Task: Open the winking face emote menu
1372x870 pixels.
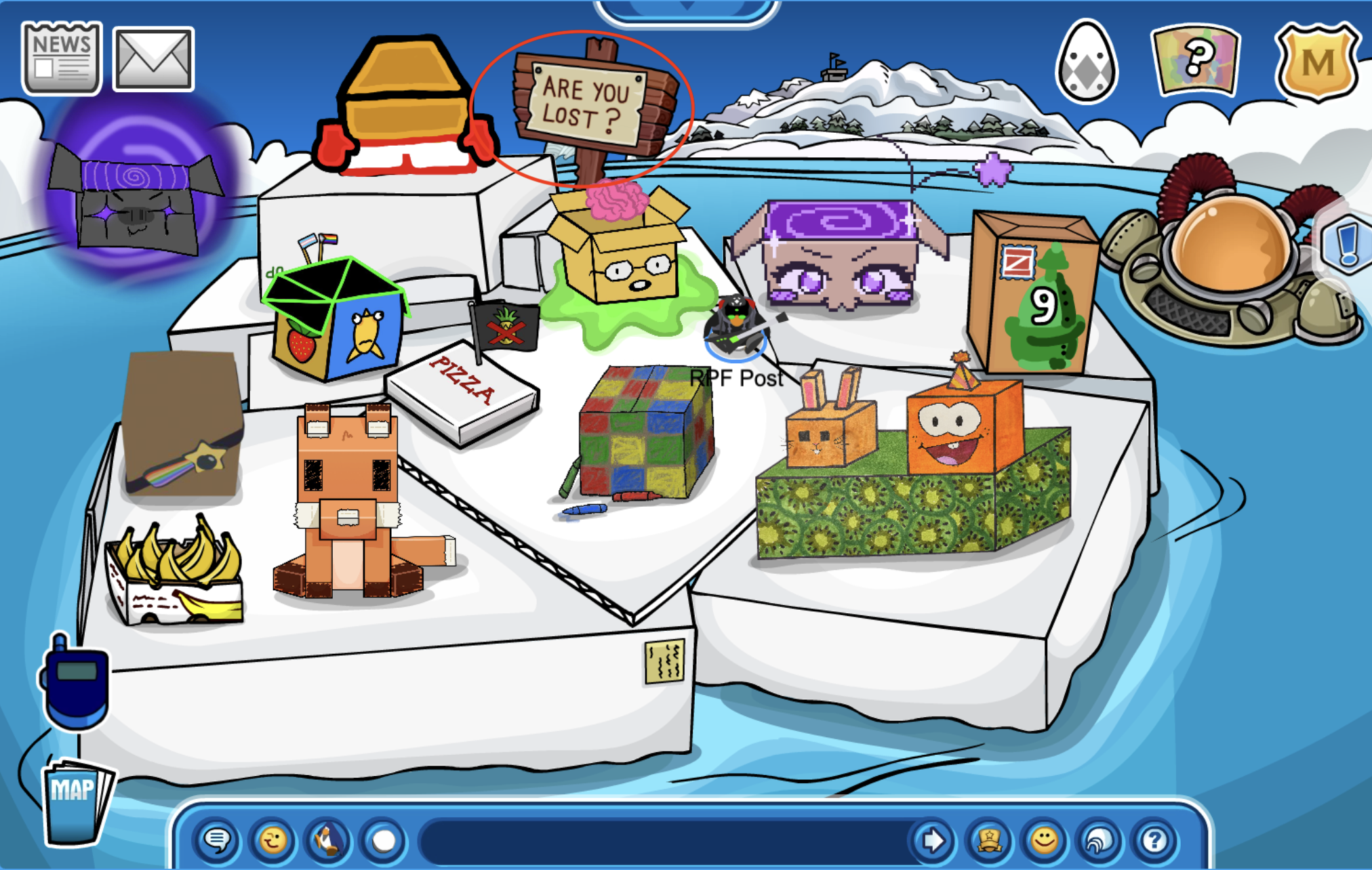Action: click(x=273, y=841)
